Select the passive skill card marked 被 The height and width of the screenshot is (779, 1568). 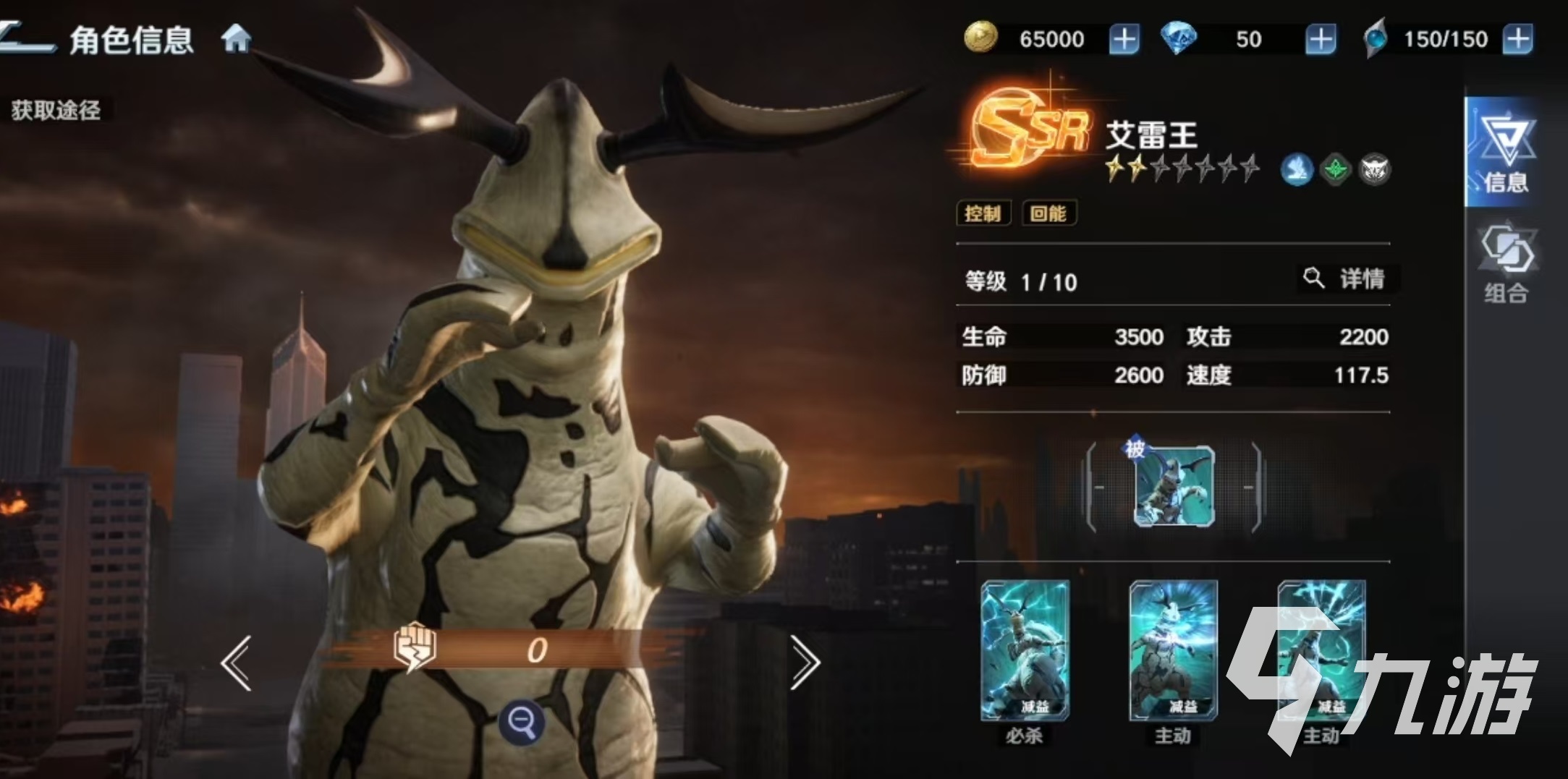[x=1174, y=486]
